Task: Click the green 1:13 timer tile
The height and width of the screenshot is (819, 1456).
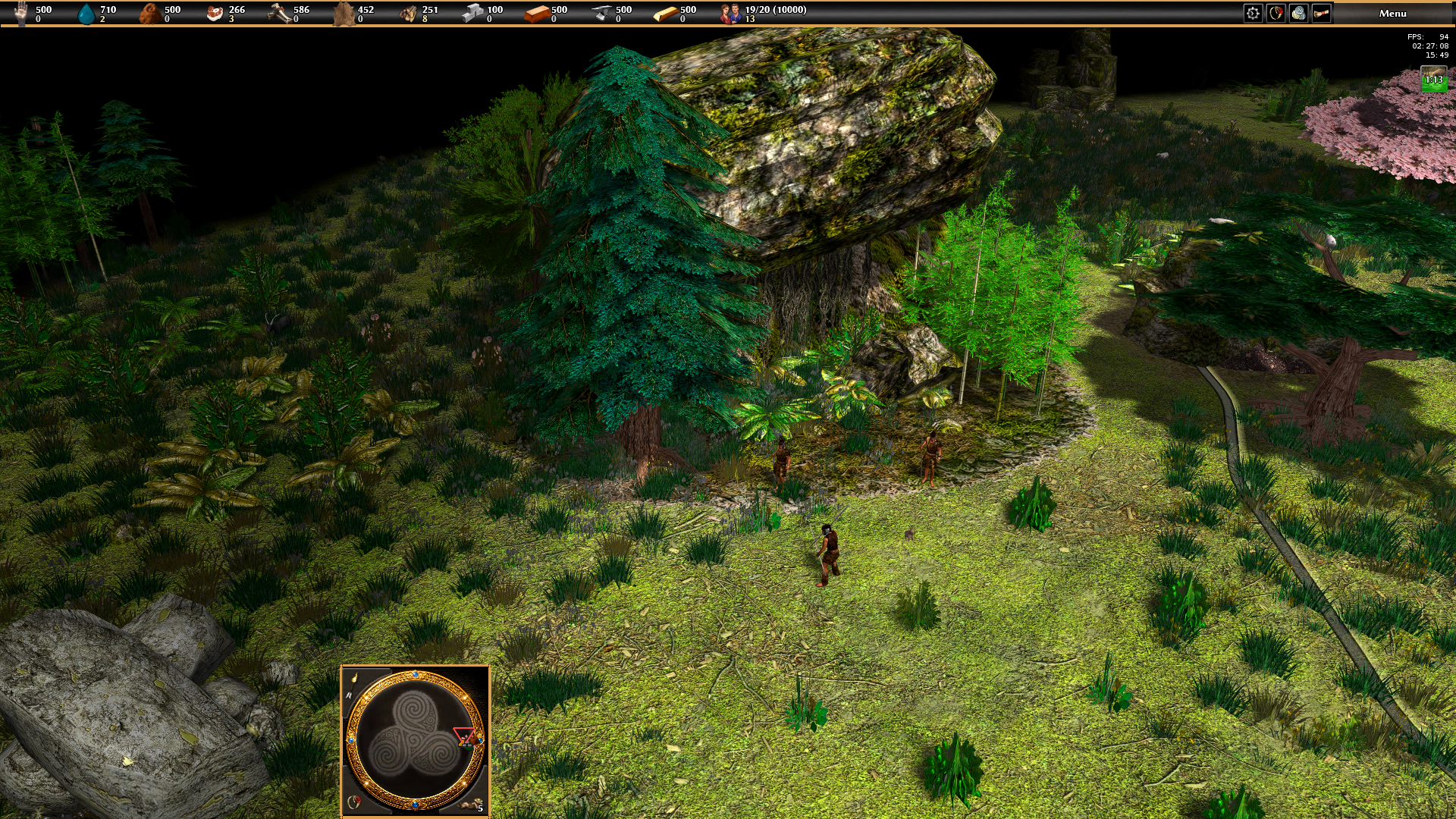Action: (1433, 80)
